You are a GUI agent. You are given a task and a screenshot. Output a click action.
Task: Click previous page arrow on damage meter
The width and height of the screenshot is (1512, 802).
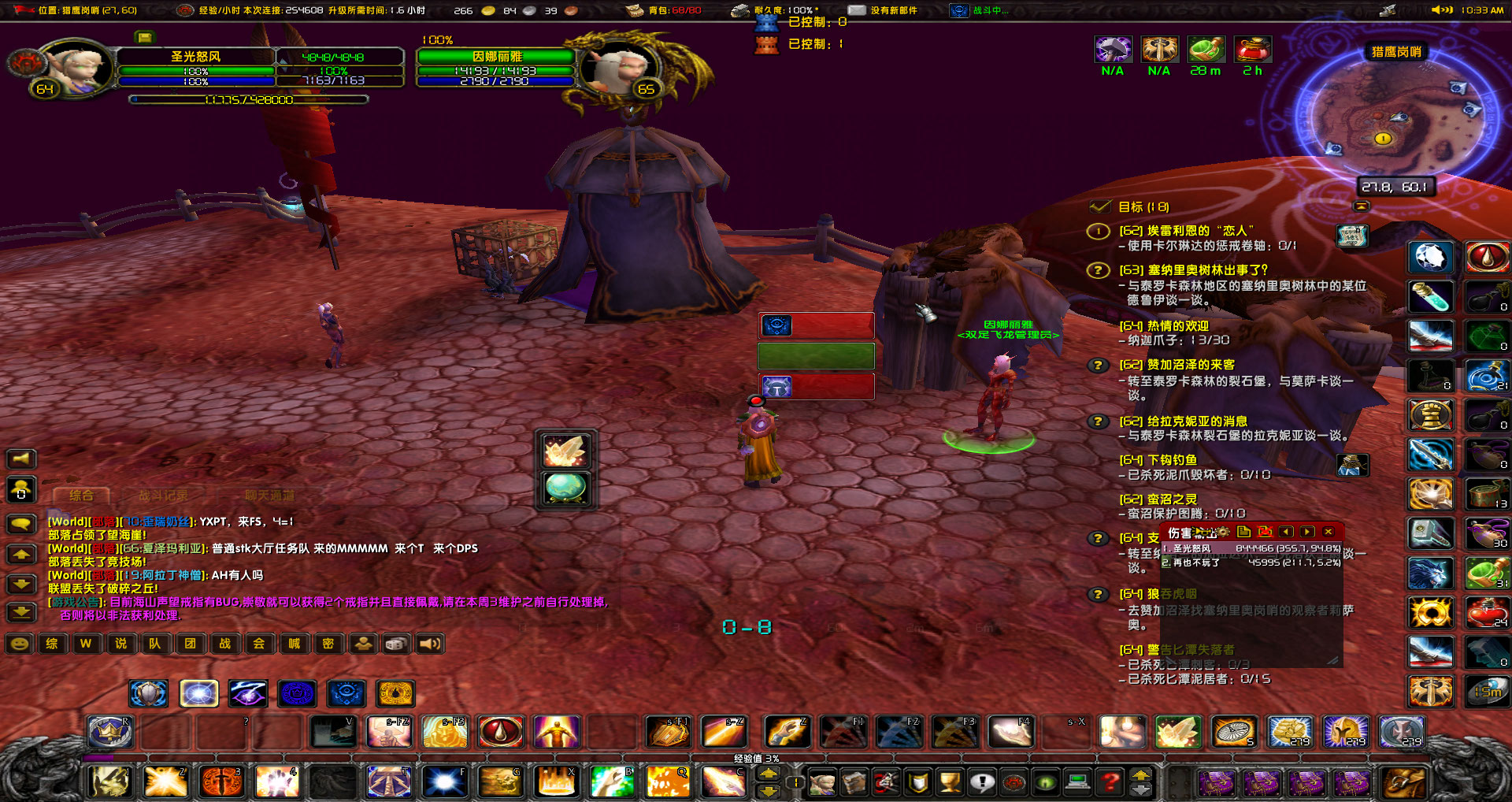[1287, 533]
